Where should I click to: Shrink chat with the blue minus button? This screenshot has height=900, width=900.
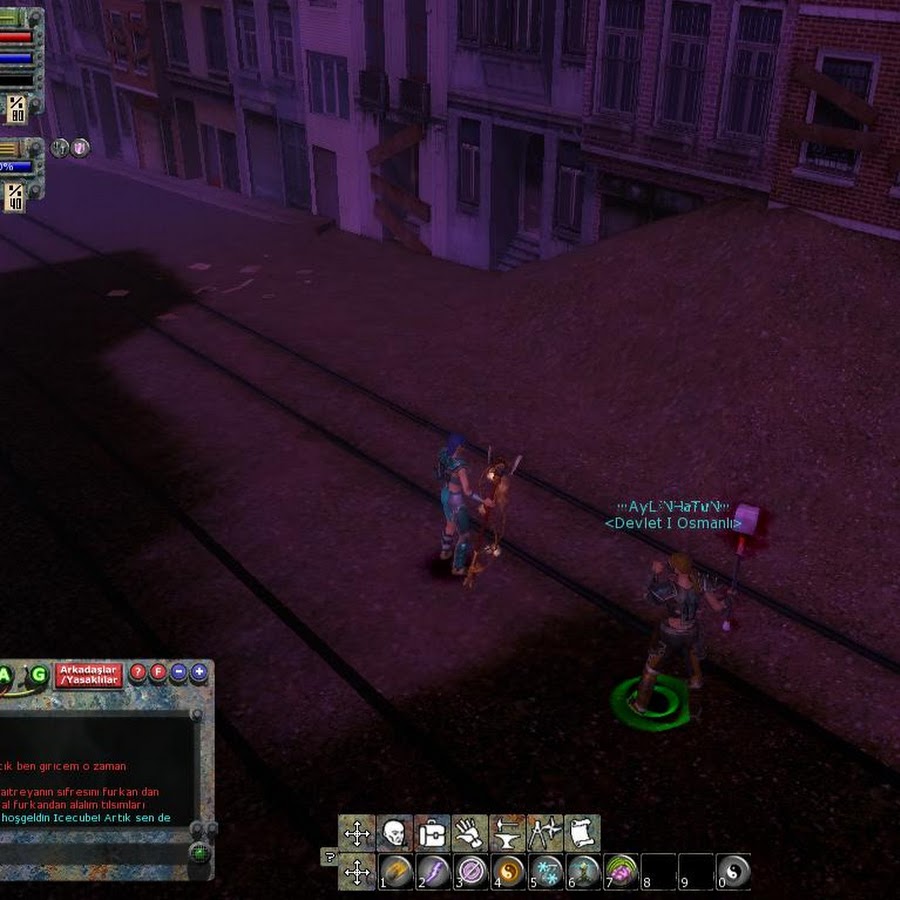click(x=179, y=672)
